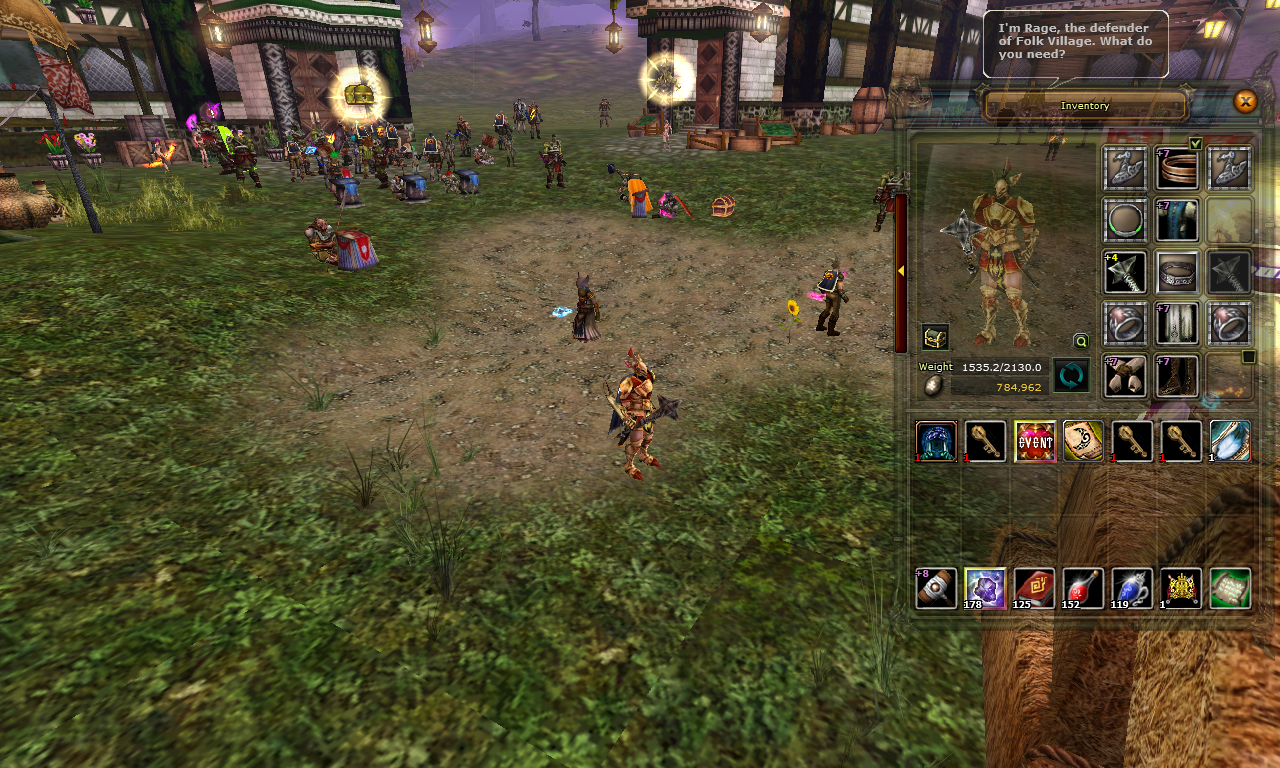Select the +7 gauntlets equipment slot
Viewport: 1280px width, 768px height.
pos(1125,376)
